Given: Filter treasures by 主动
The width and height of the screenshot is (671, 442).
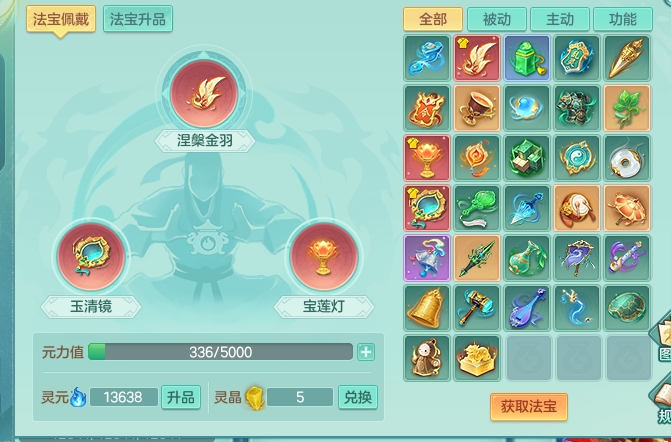Looking at the screenshot, I should [x=560, y=20].
